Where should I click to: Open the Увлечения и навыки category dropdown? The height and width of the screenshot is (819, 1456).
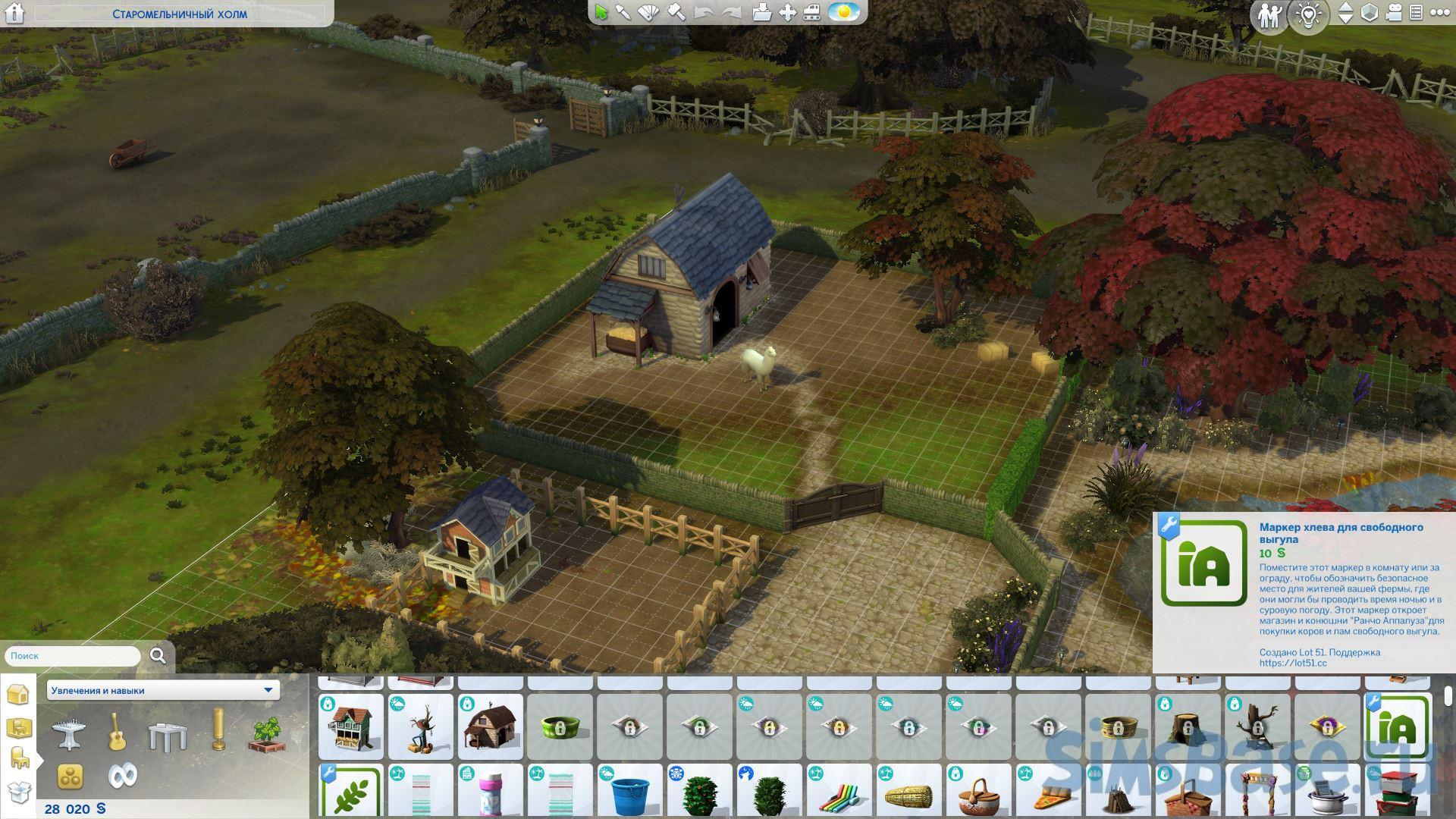[162, 690]
